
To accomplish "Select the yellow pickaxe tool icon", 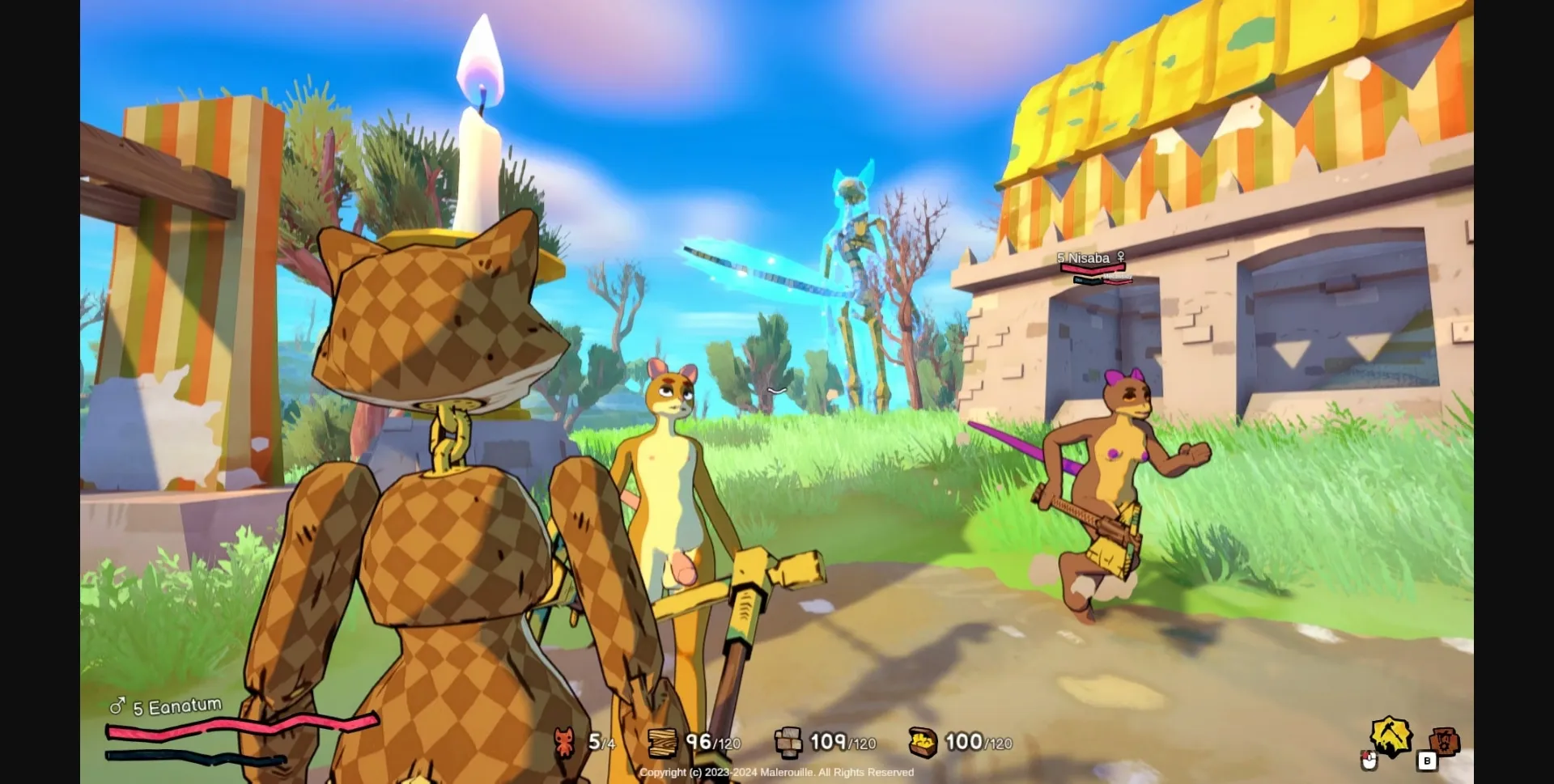I will coord(1390,735).
